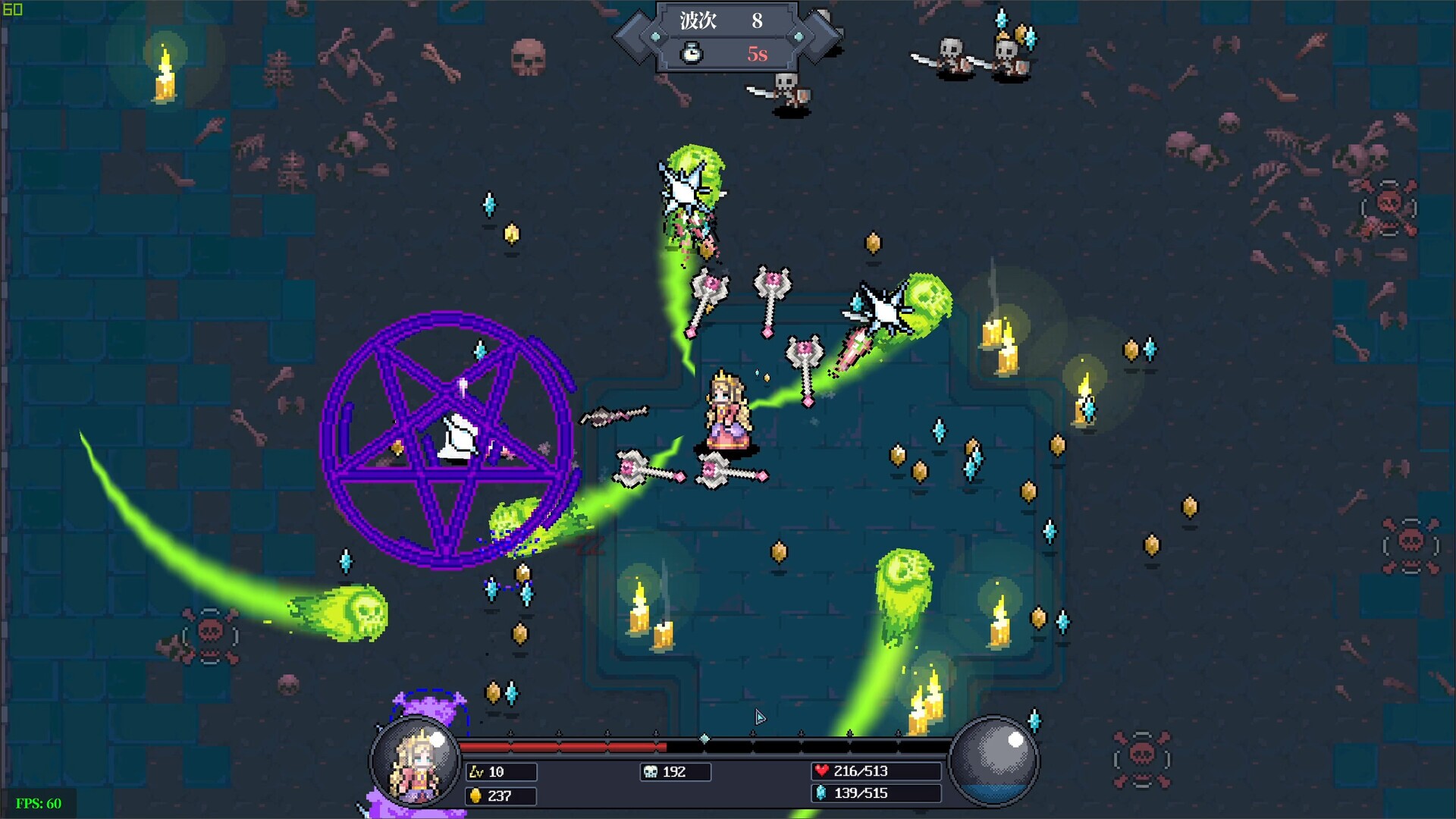Click the mouse cursor arrow near screen center
1456x819 pixels.
click(759, 717)
